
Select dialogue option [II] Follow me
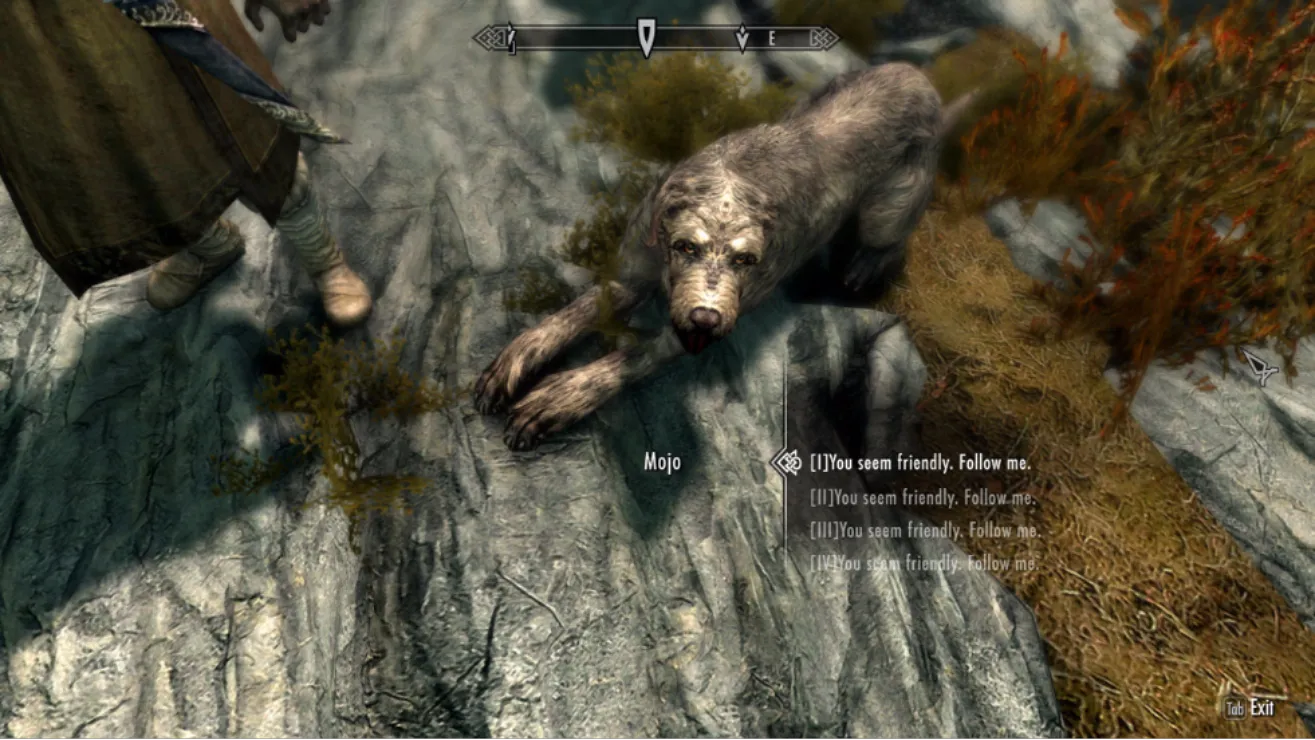tap(922, 497)
